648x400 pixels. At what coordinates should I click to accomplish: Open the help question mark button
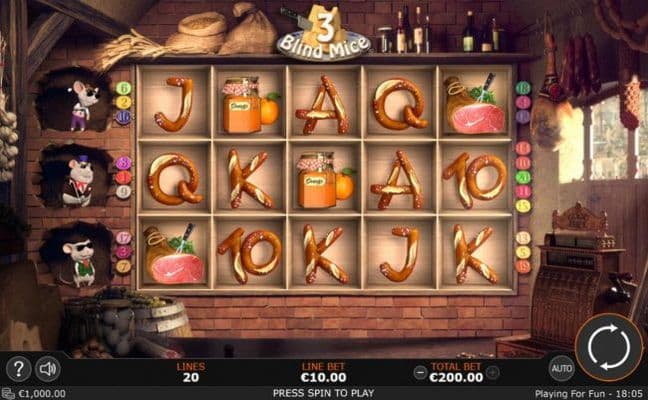click(18, 368)
